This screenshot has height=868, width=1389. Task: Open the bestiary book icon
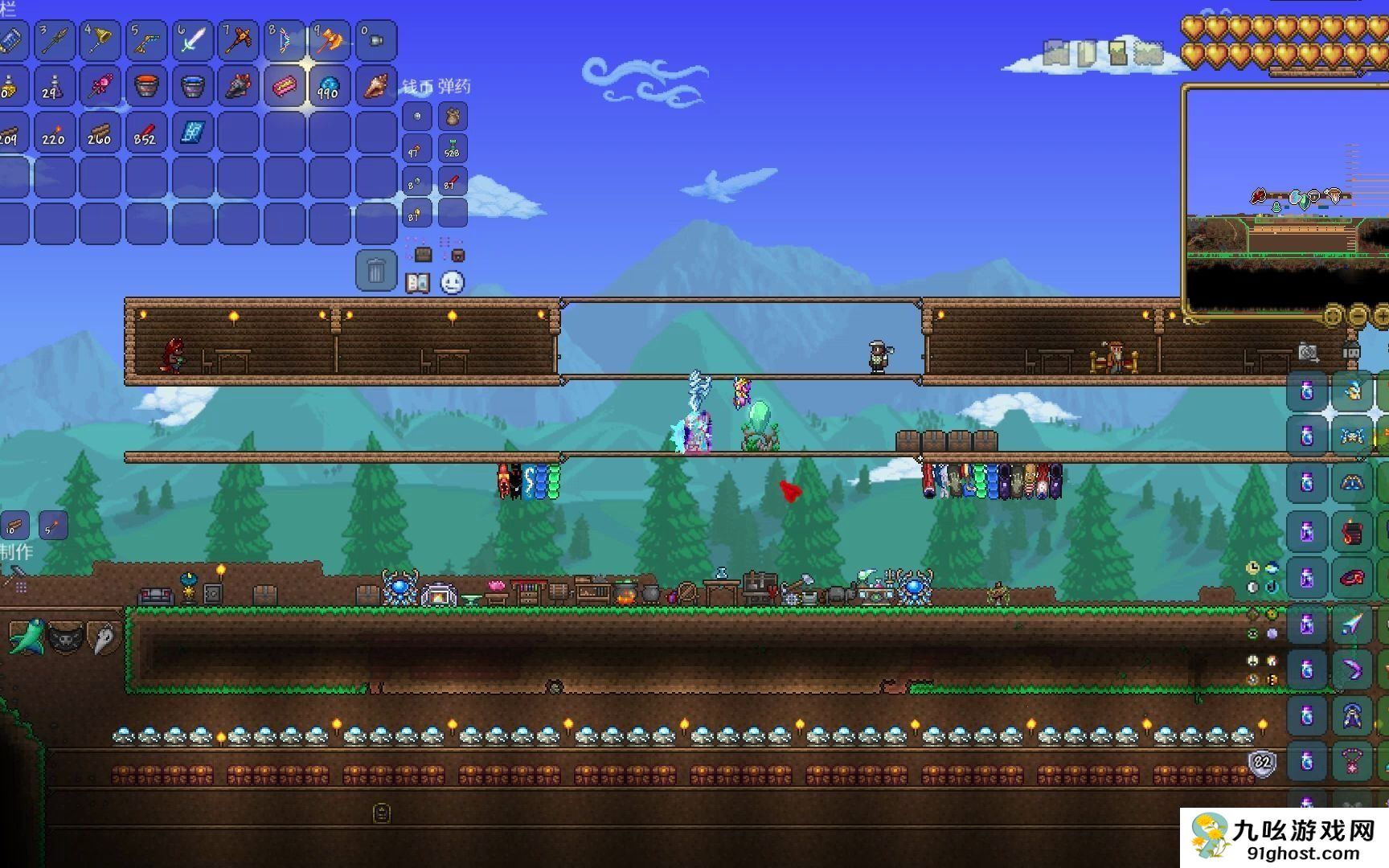(417, 283)
